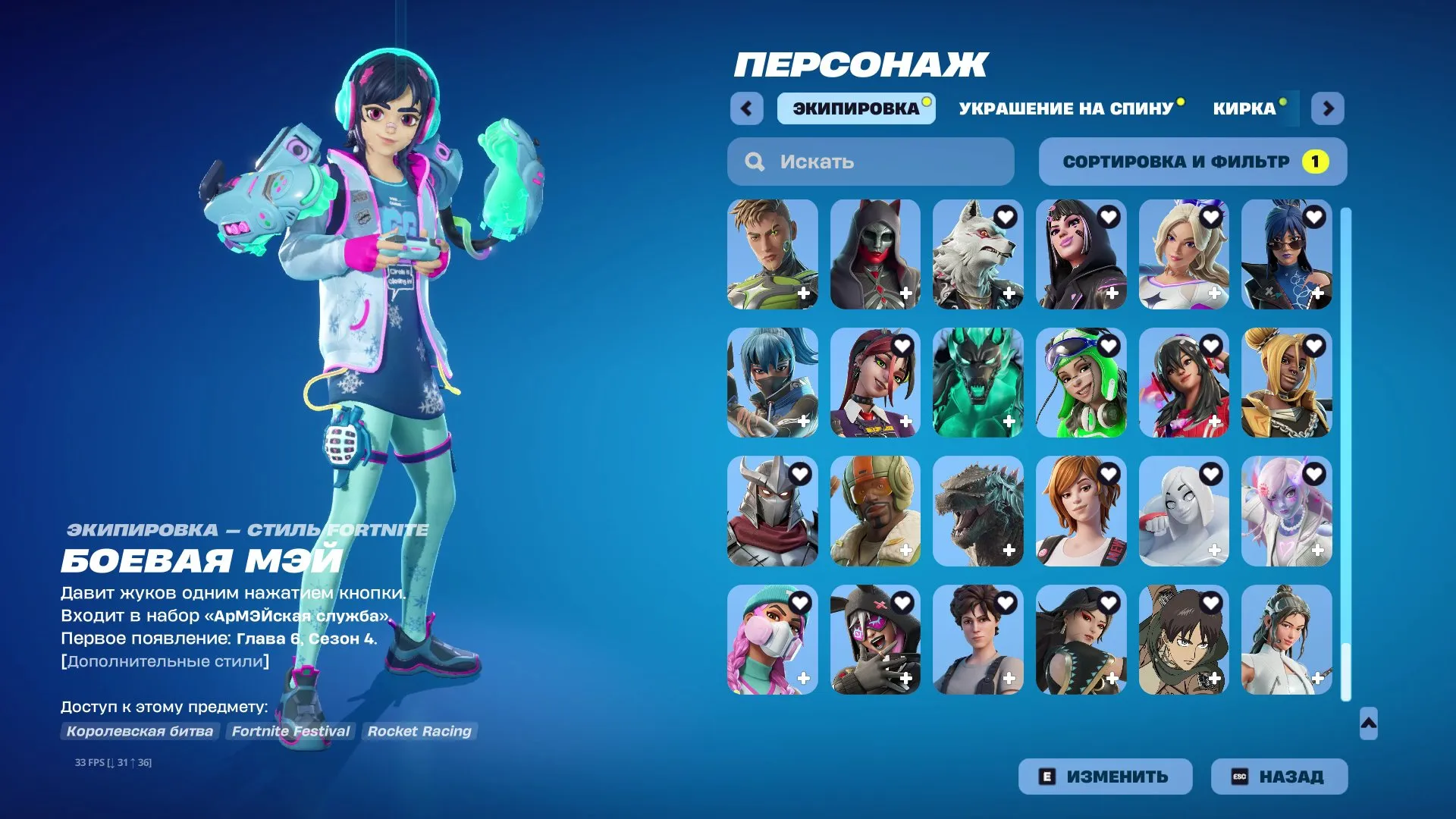The width and height of the screenshot is (1456, 819).
Task: Open the КИРКА tab
Action: (1244, 108)
